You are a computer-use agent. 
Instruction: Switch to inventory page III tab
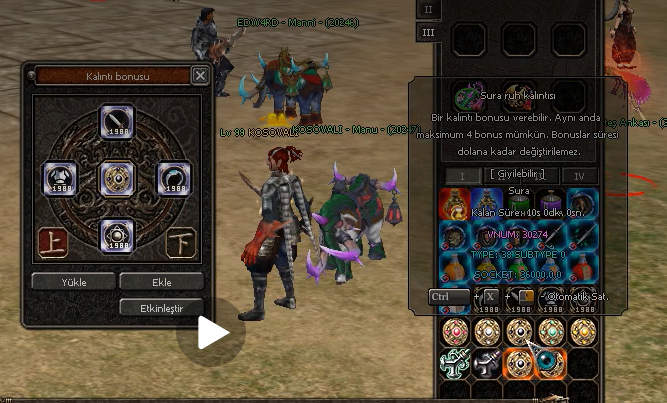(x=428, y=32)
